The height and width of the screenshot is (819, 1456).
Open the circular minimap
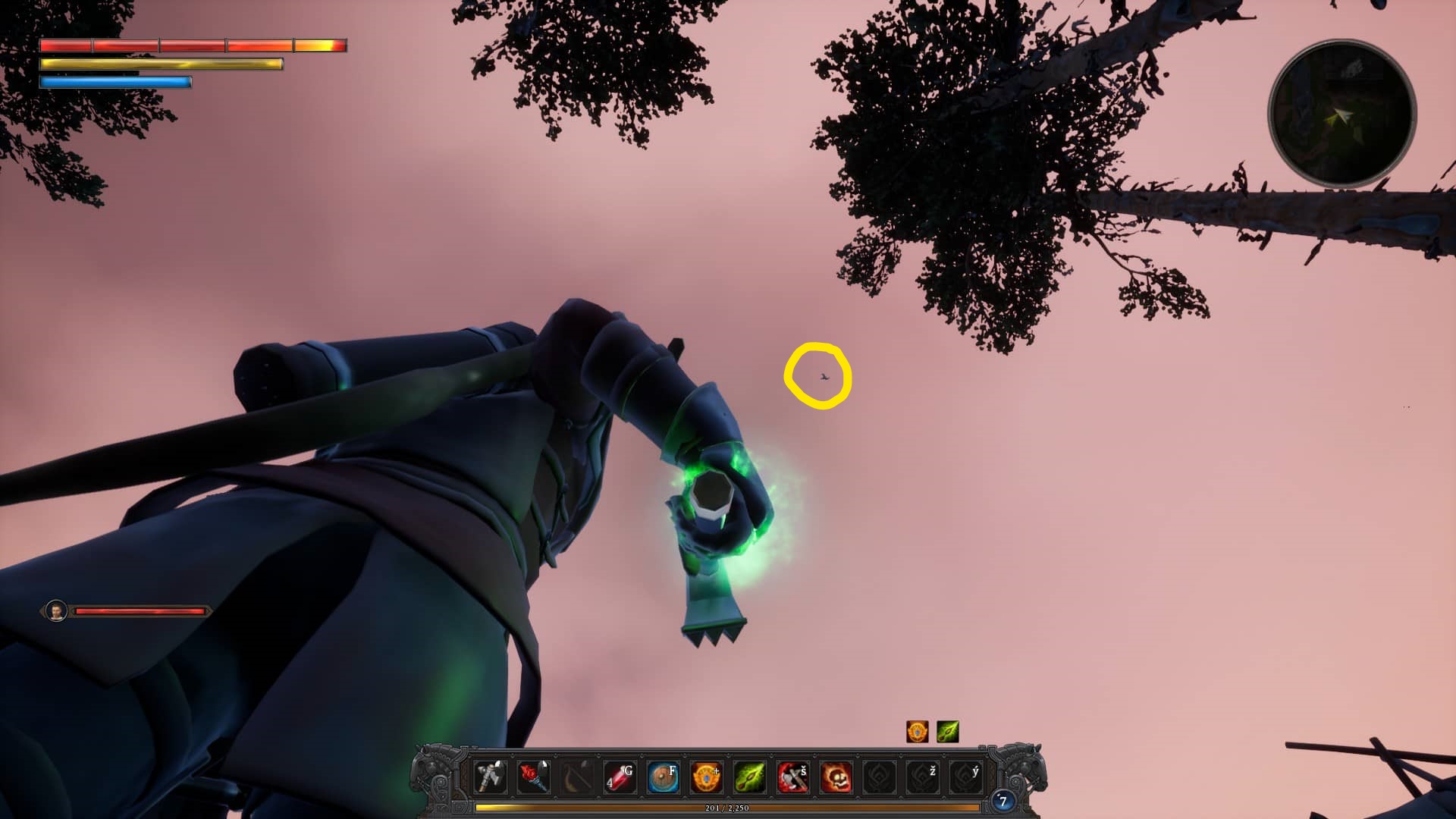pos(1341,114)
